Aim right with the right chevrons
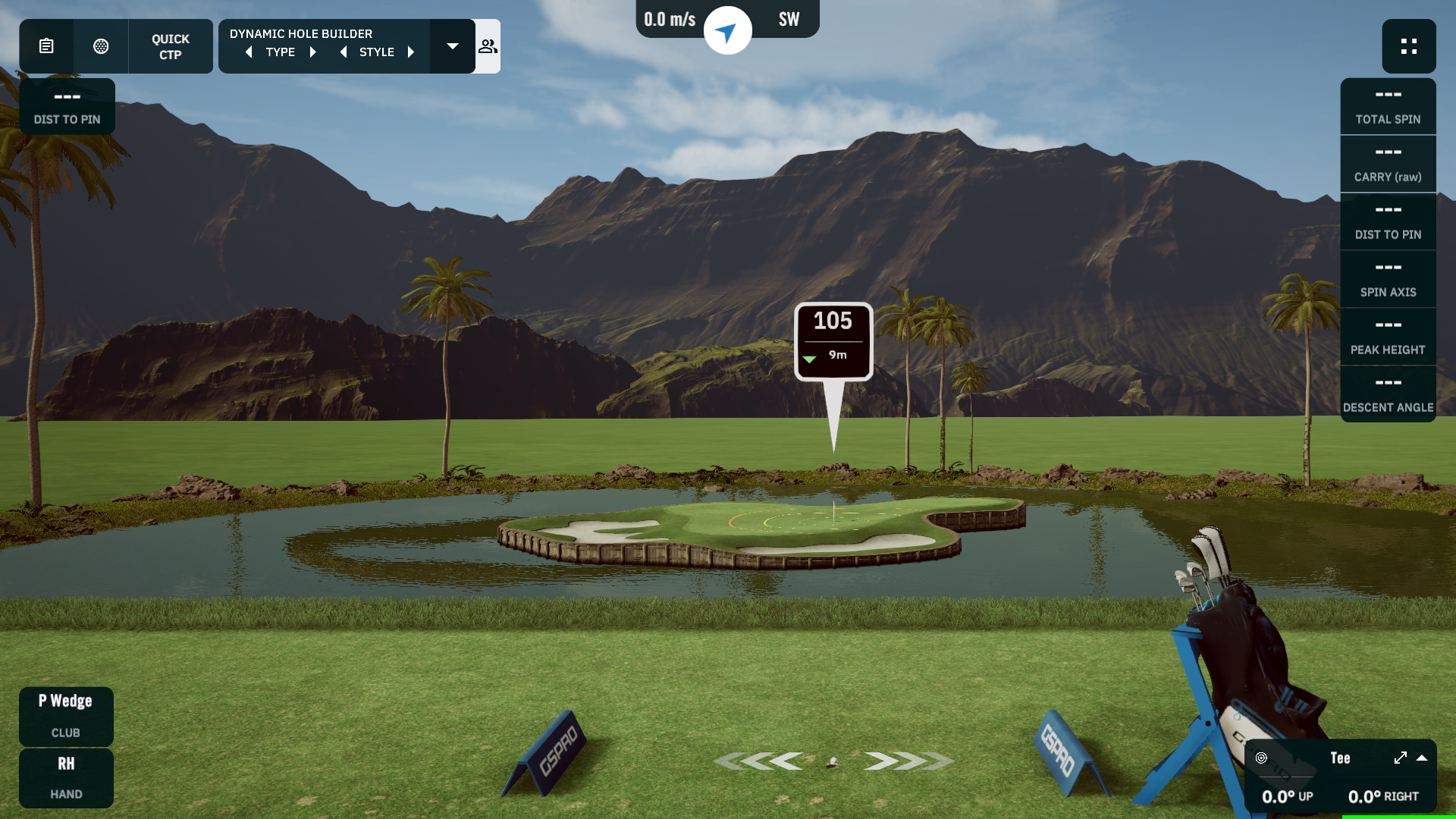This screenshot has width=1456, height=819. click(906, 761)
